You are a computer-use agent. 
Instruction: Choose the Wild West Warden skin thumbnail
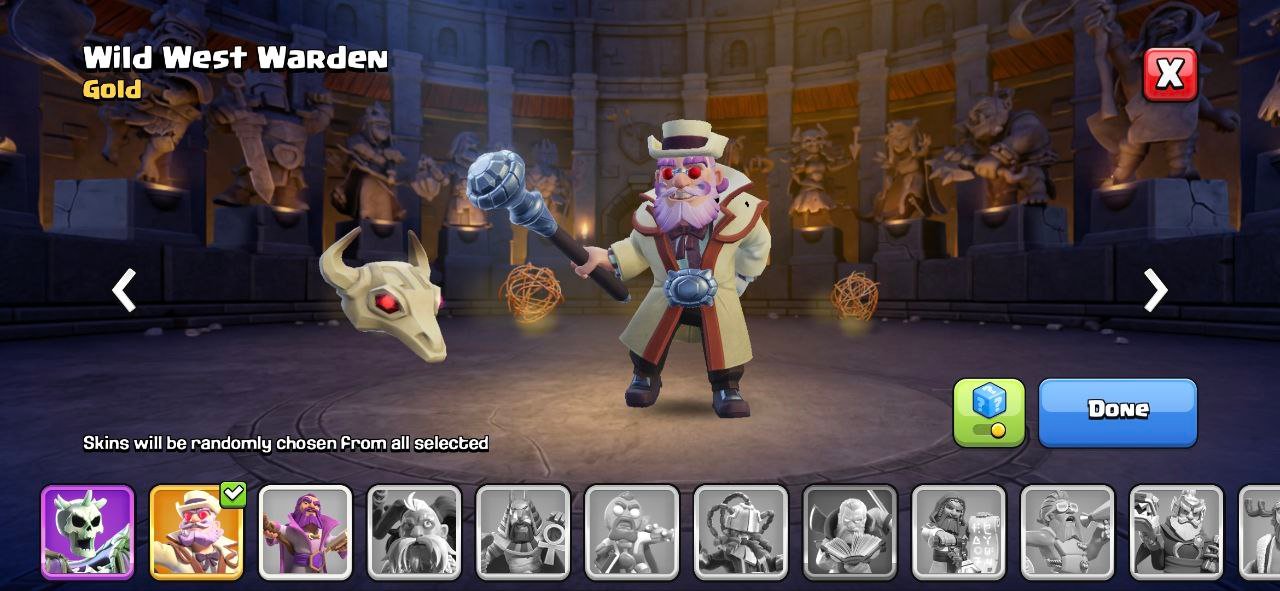point(196,532)
